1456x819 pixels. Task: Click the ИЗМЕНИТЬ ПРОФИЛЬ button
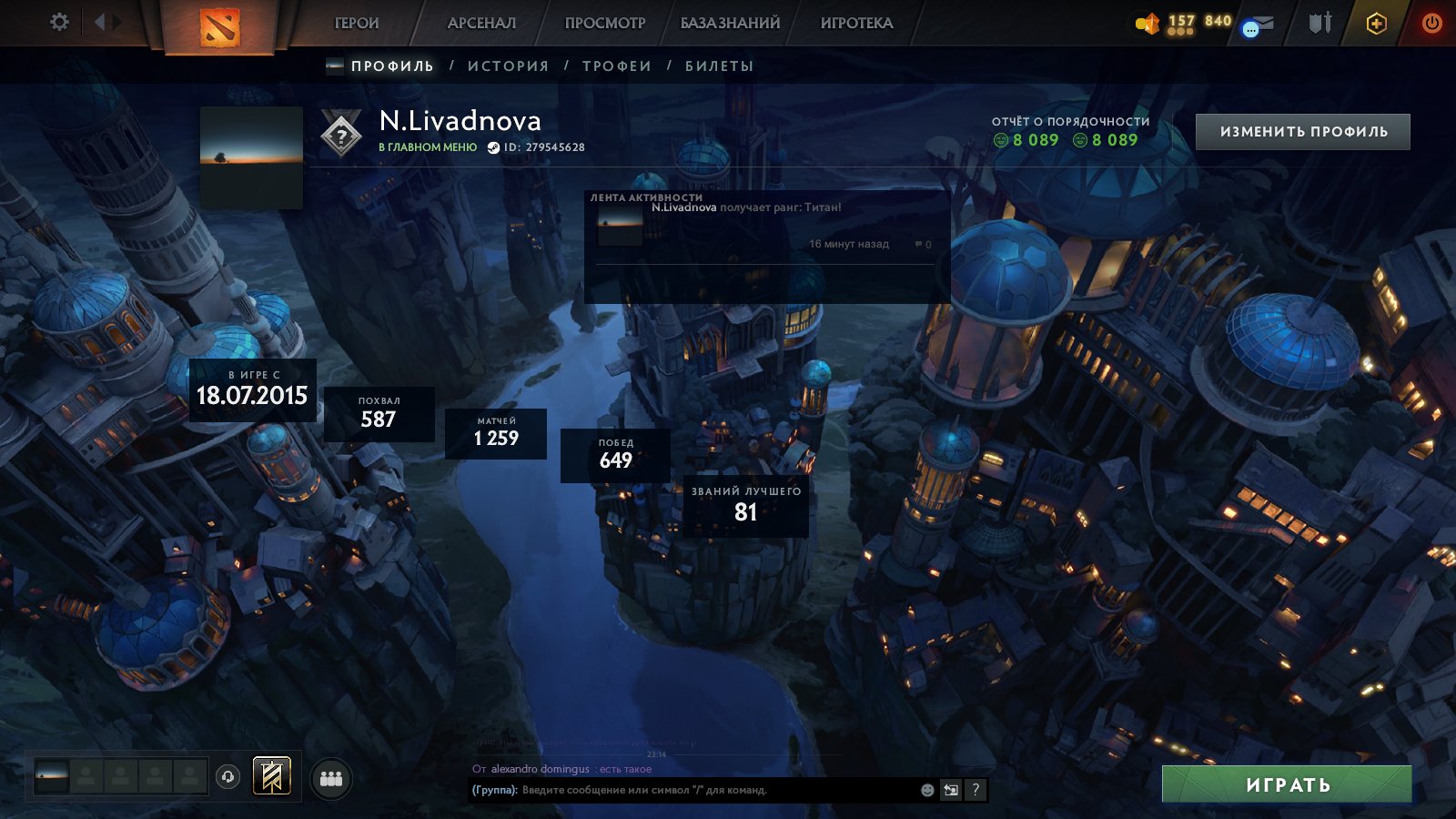click(x=1303, y=132)
